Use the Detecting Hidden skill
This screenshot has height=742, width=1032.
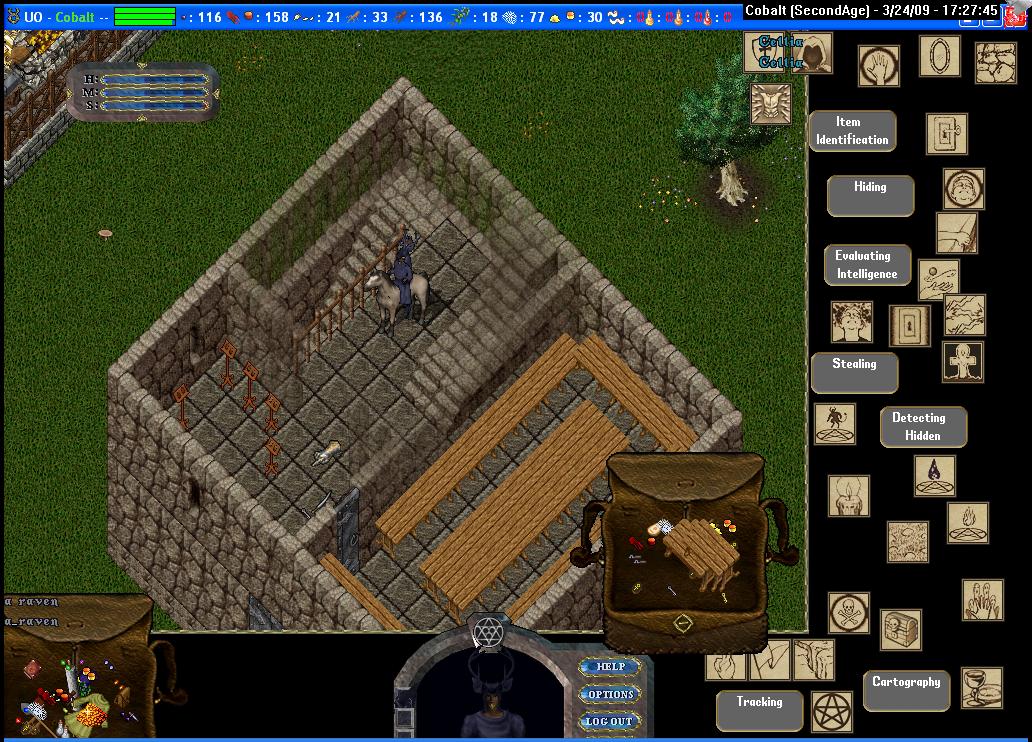[x=923, y=426]
